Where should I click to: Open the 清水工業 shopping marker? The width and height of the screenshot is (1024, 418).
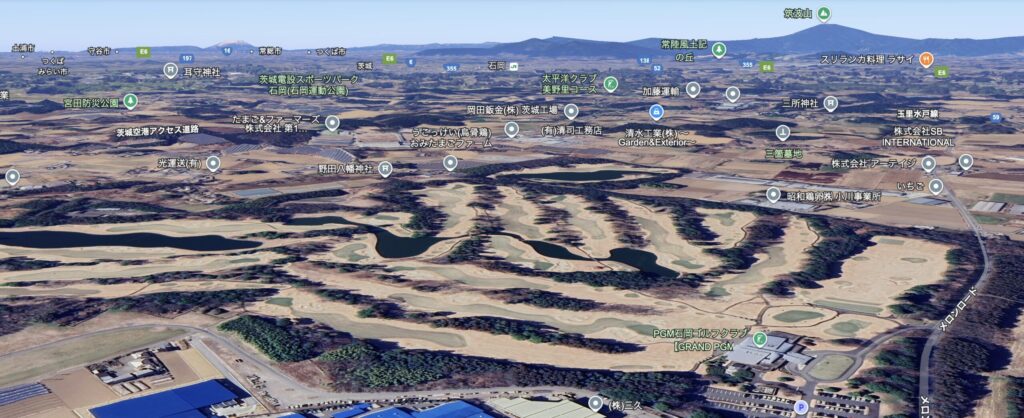[x=656, y=112]
